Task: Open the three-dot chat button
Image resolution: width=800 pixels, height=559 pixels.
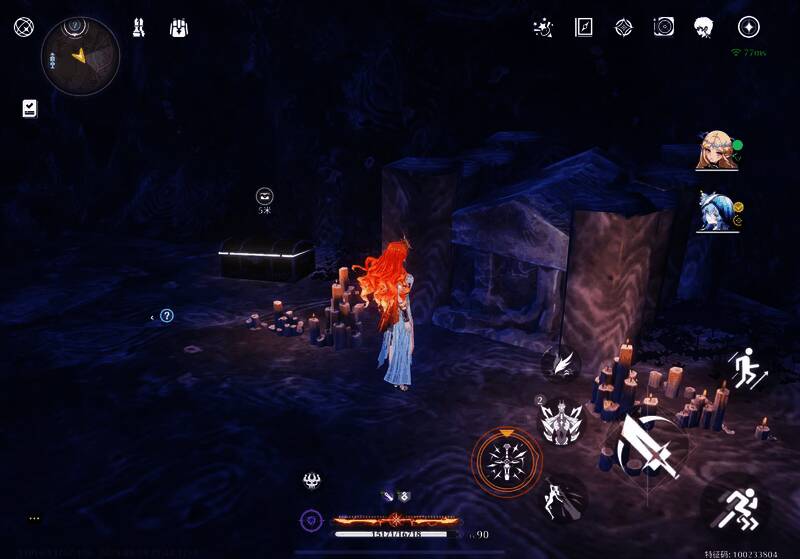Action: 34,518
